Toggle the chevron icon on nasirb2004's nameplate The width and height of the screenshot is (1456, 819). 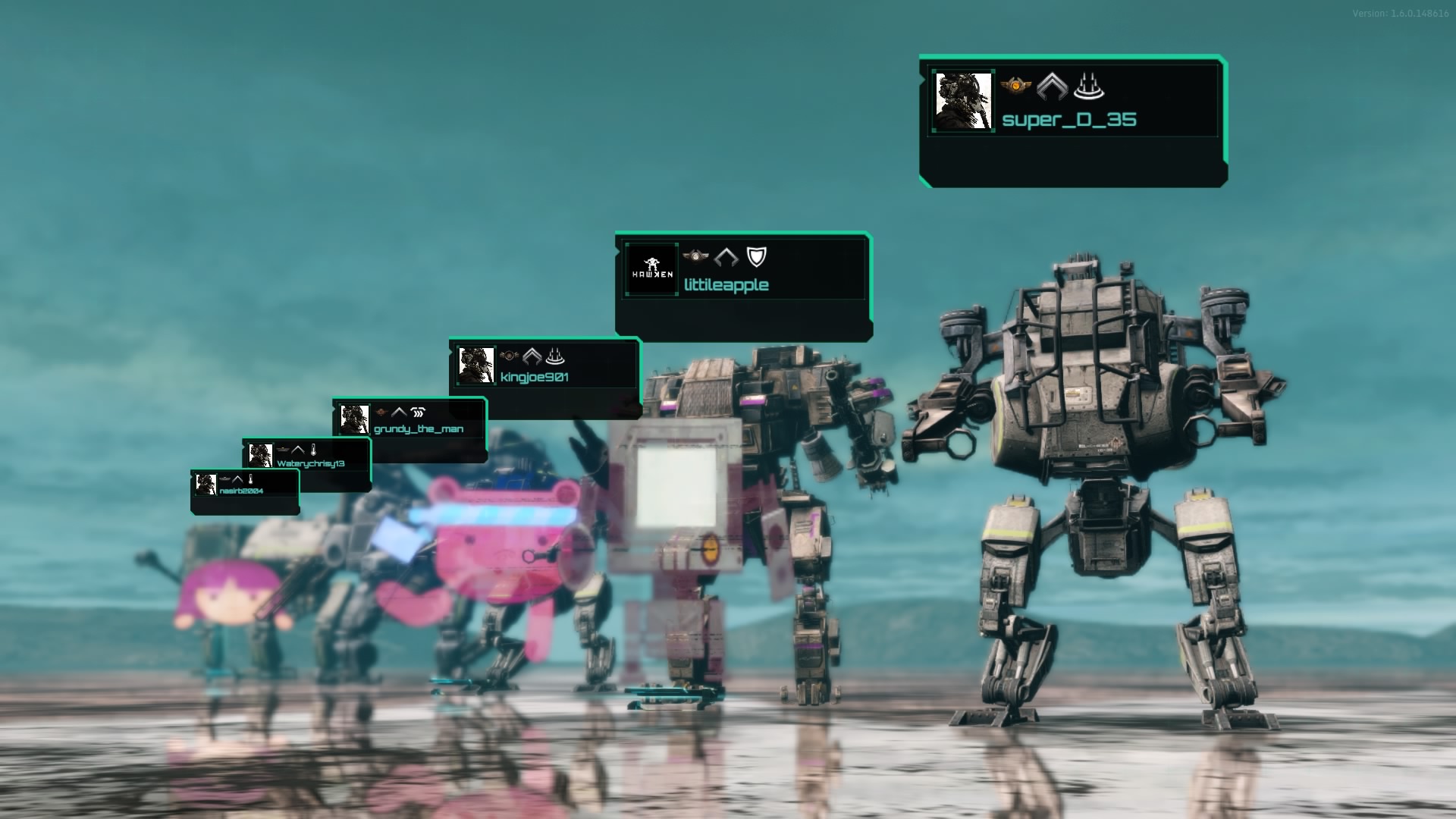237,481
